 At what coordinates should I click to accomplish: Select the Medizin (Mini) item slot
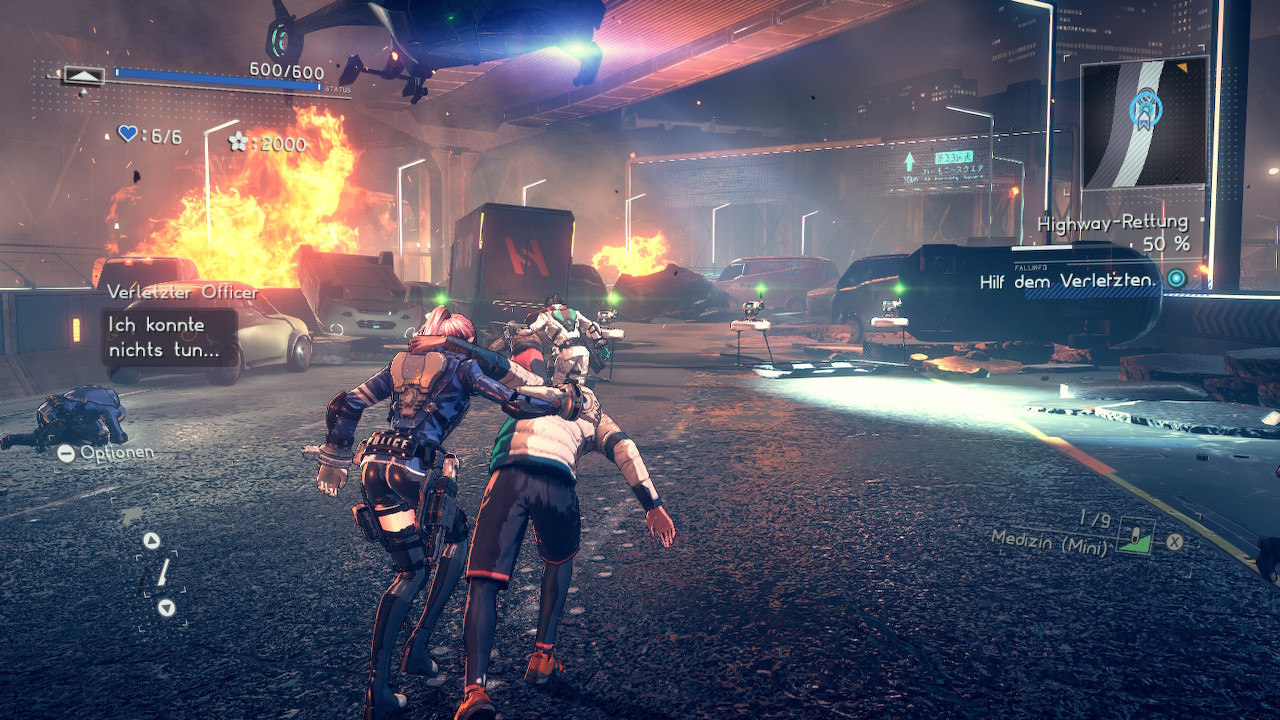pyautogui.click(x=1135, y=536)
